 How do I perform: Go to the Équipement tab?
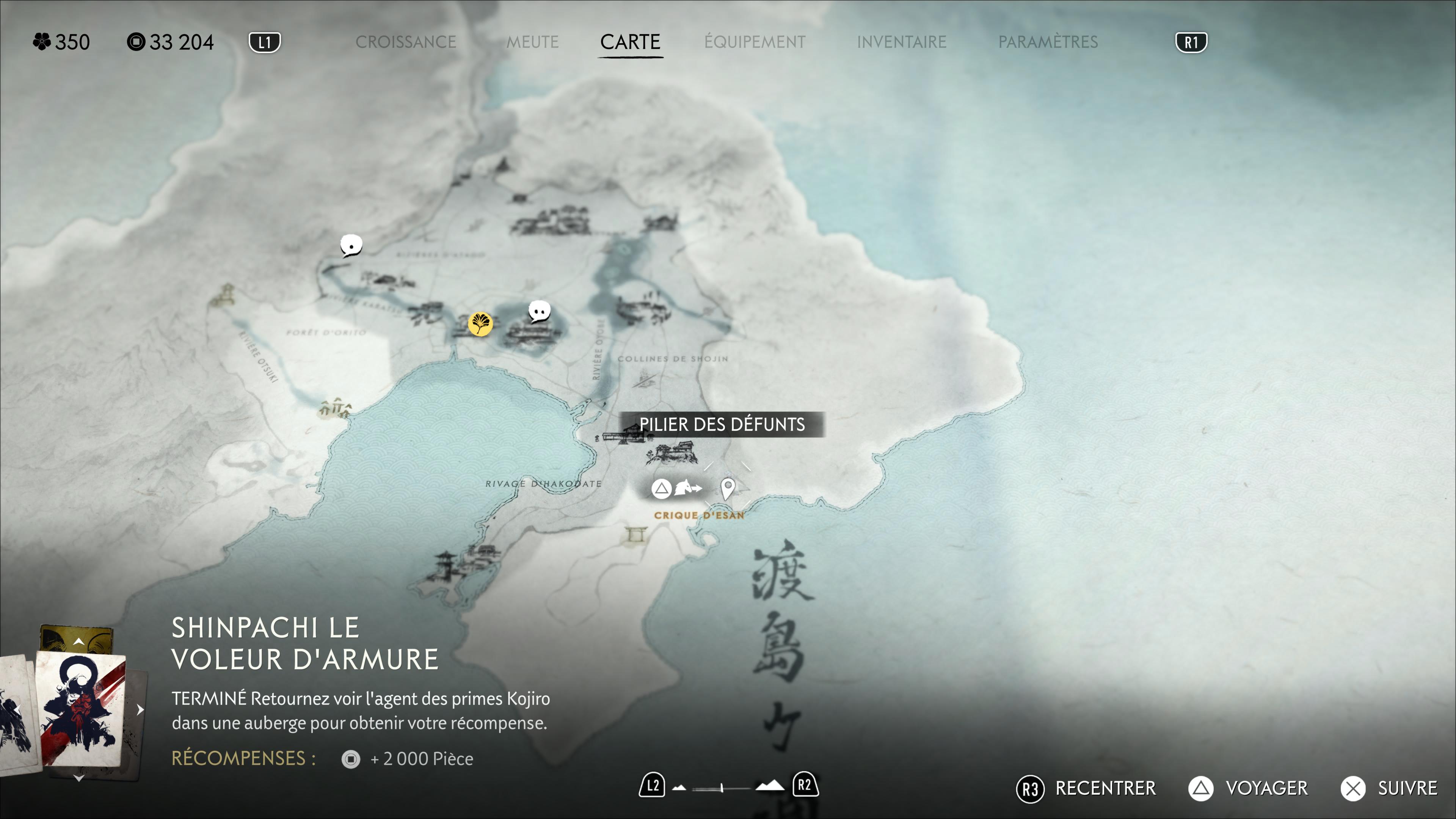[x=755, y=42]
